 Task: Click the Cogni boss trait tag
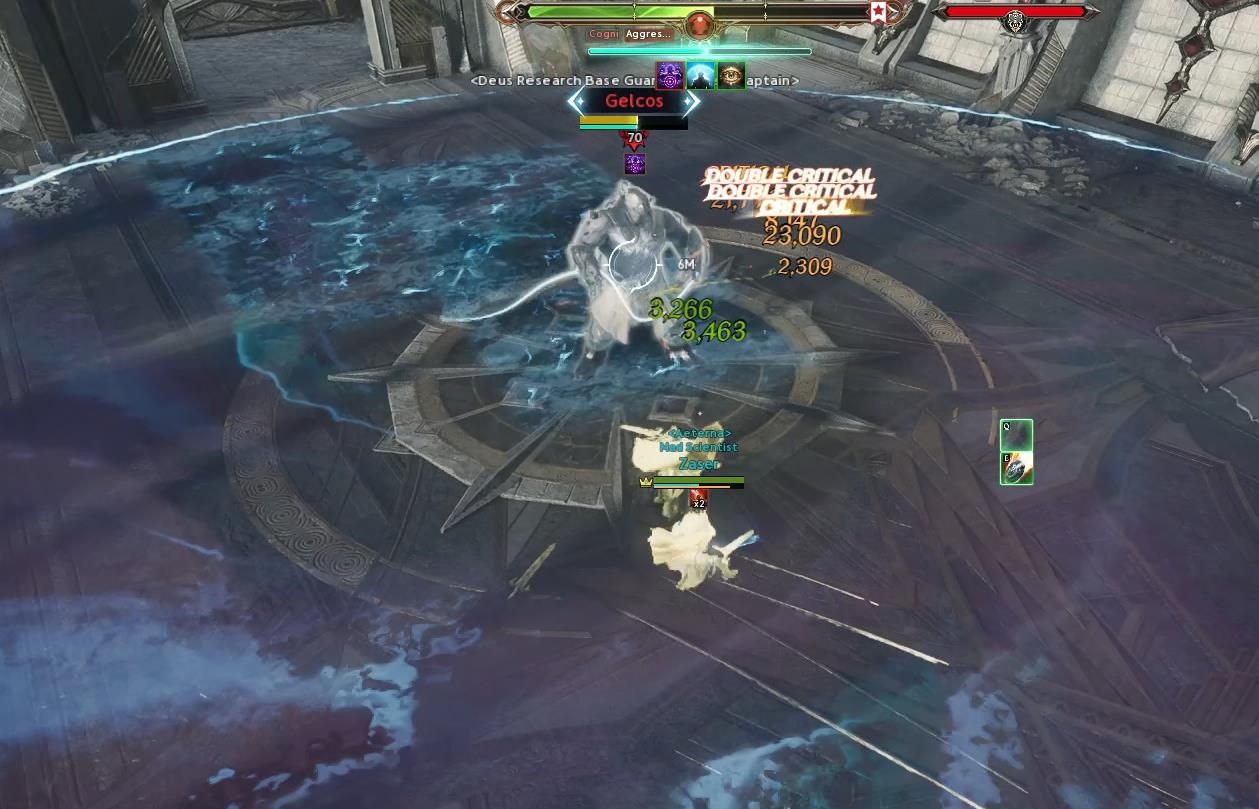[604, 34]
